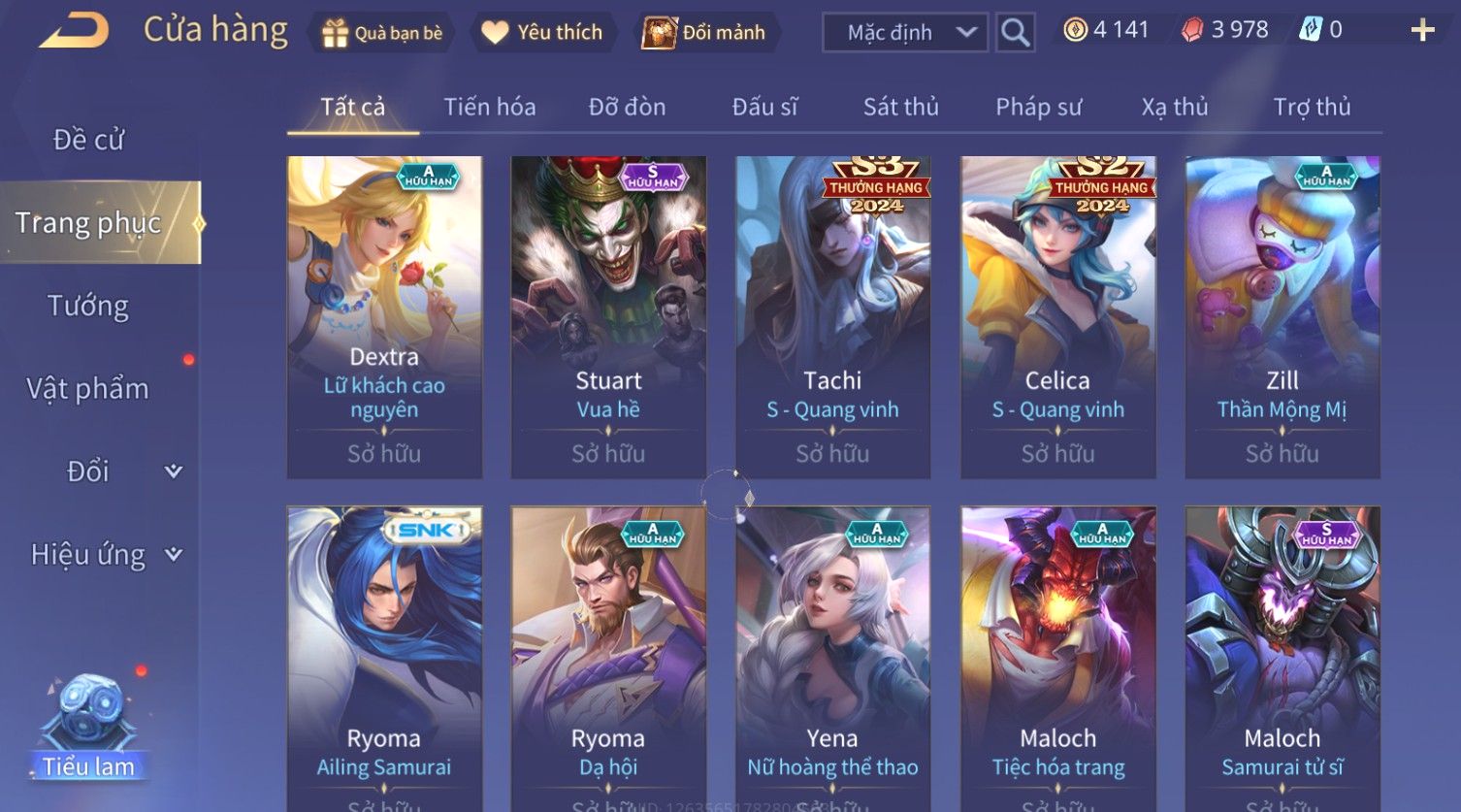Choose the Trợ thủ tab

click(1312, 107)
